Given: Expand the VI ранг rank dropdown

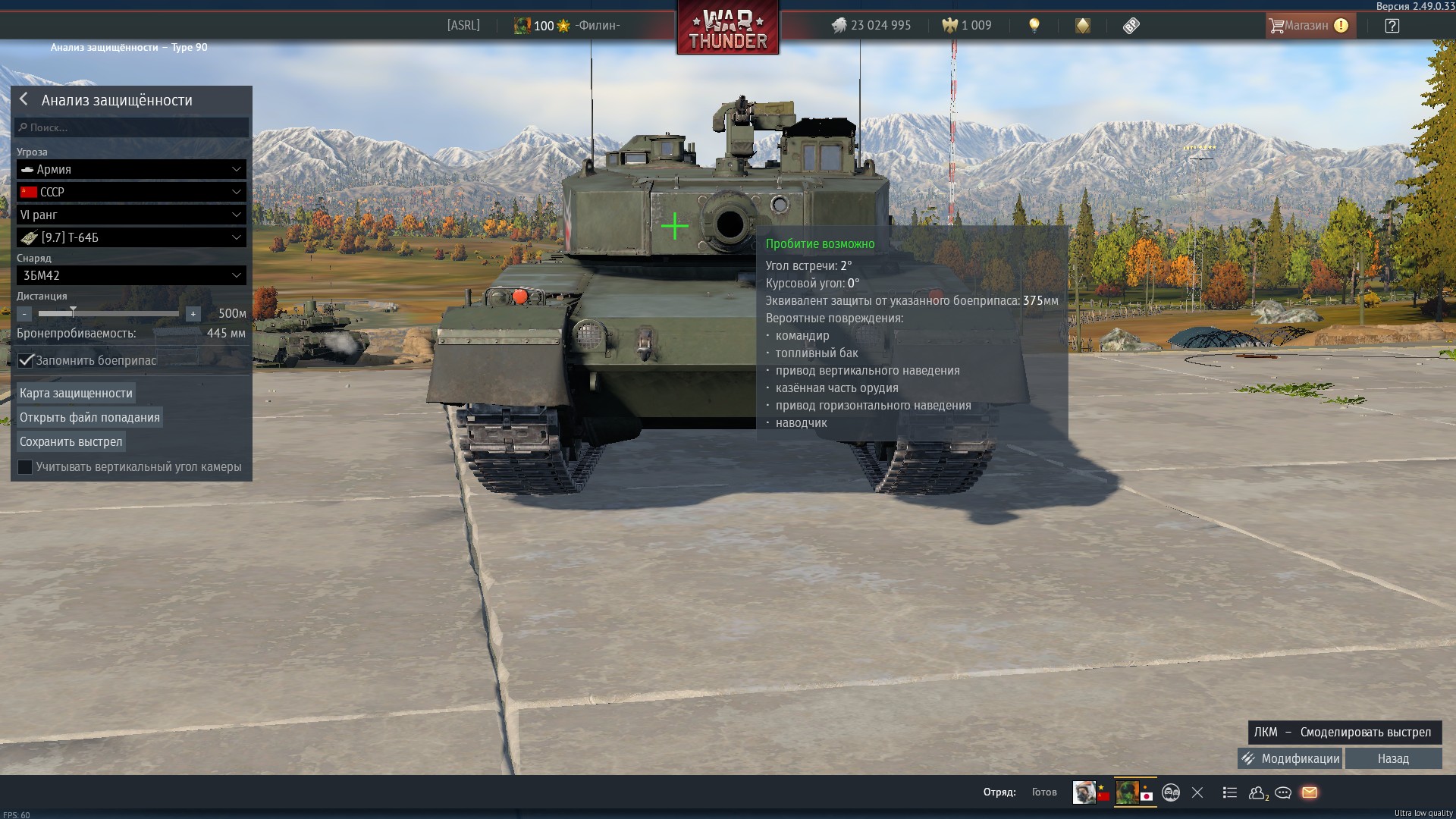Looking at the screenshot, I should point(132,215).
